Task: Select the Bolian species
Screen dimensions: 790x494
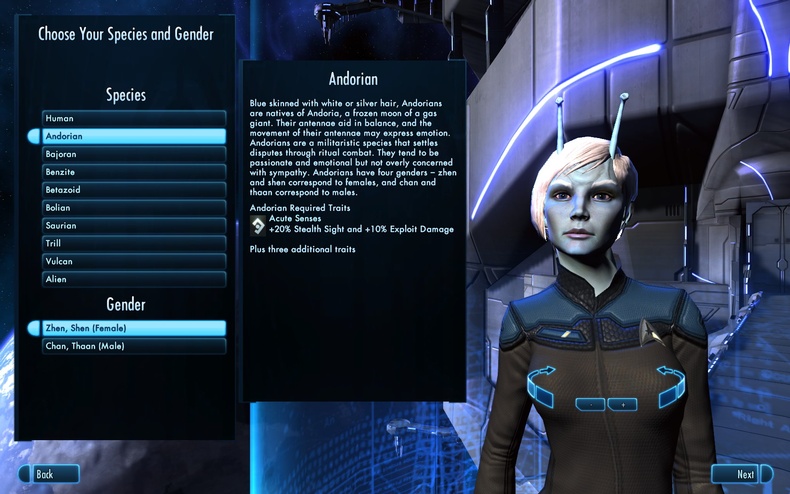Action: 133,208
